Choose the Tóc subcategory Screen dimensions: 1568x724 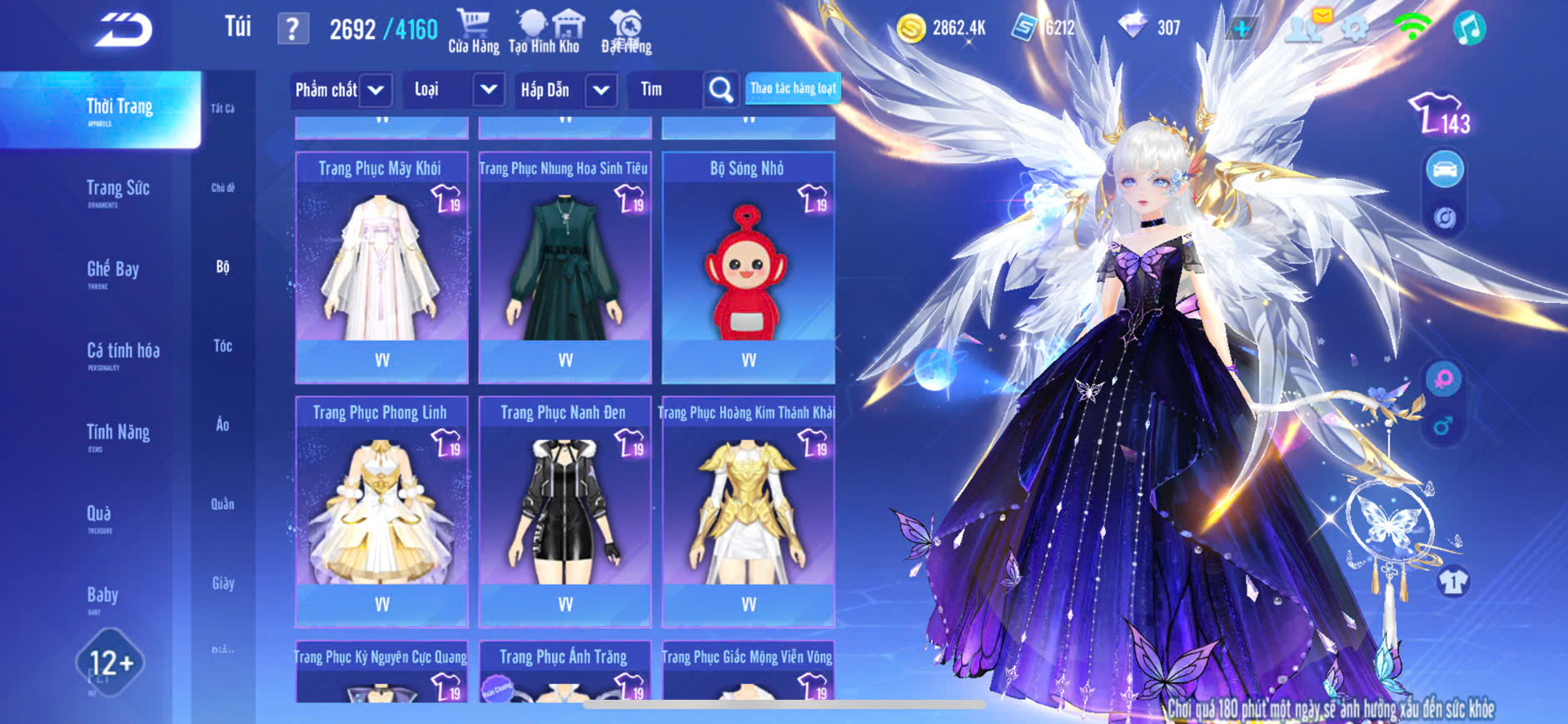222,346
